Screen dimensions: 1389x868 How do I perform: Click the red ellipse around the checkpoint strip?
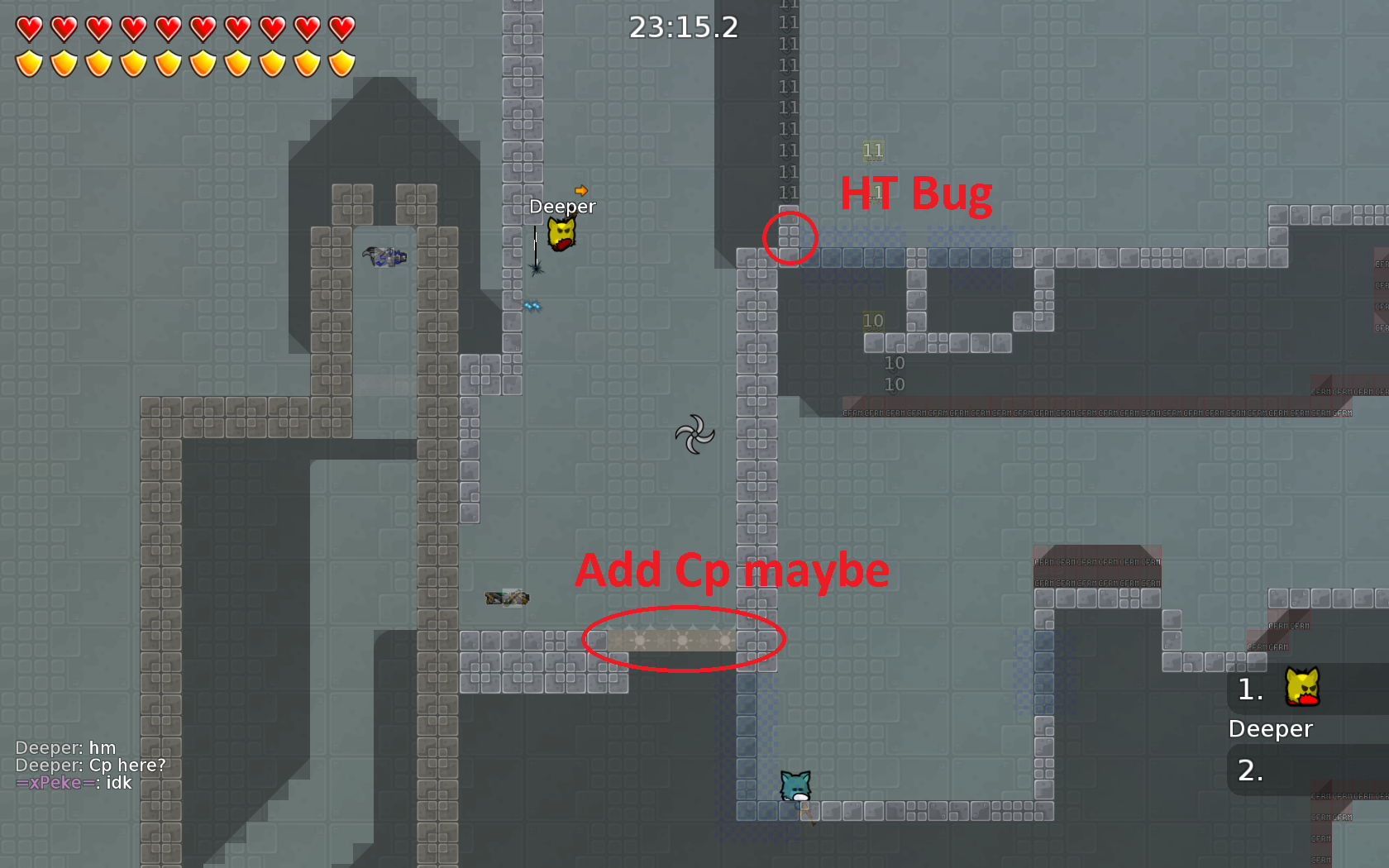pos(685,638)
